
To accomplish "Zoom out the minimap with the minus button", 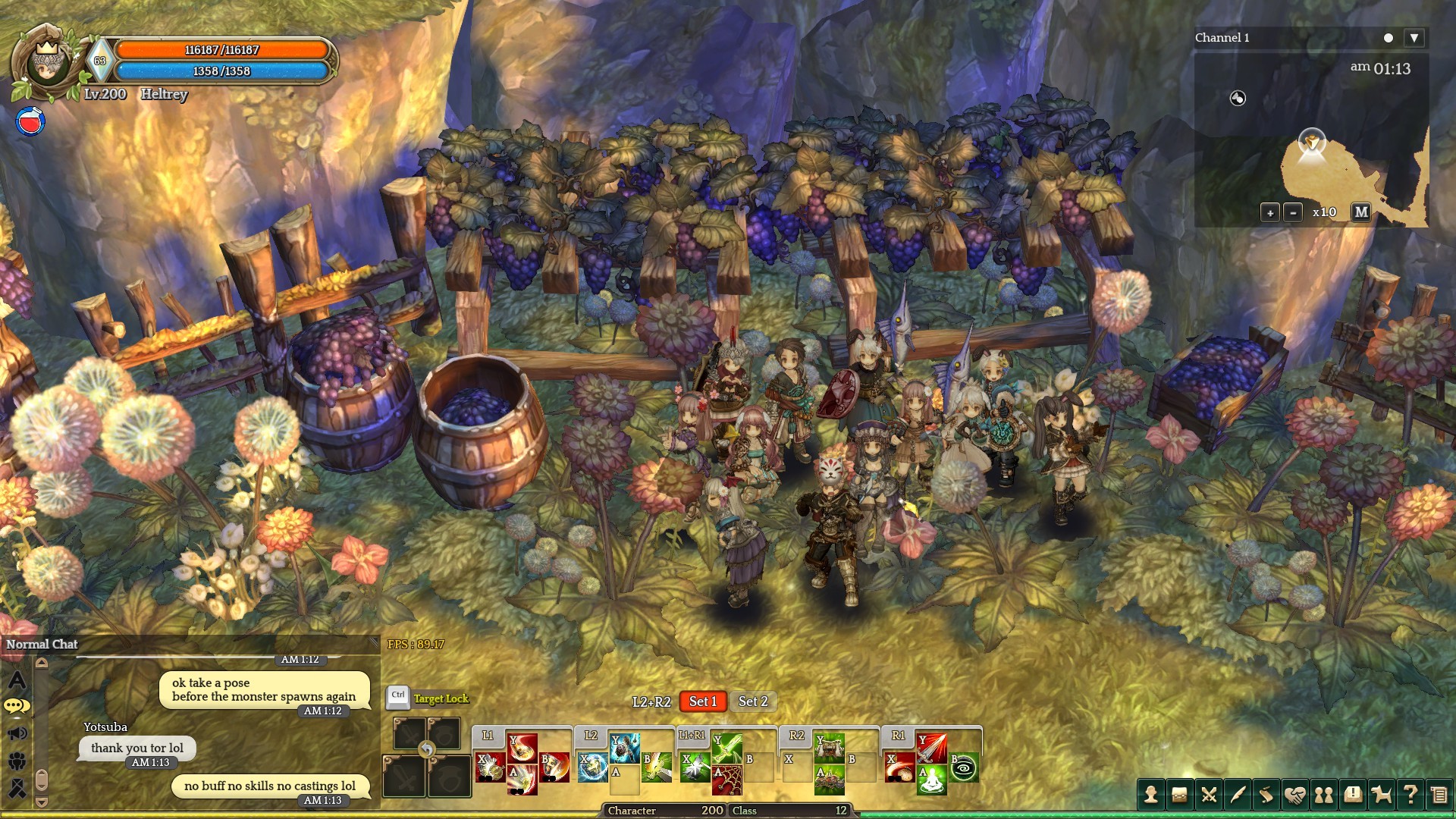I will (1293, 213).
